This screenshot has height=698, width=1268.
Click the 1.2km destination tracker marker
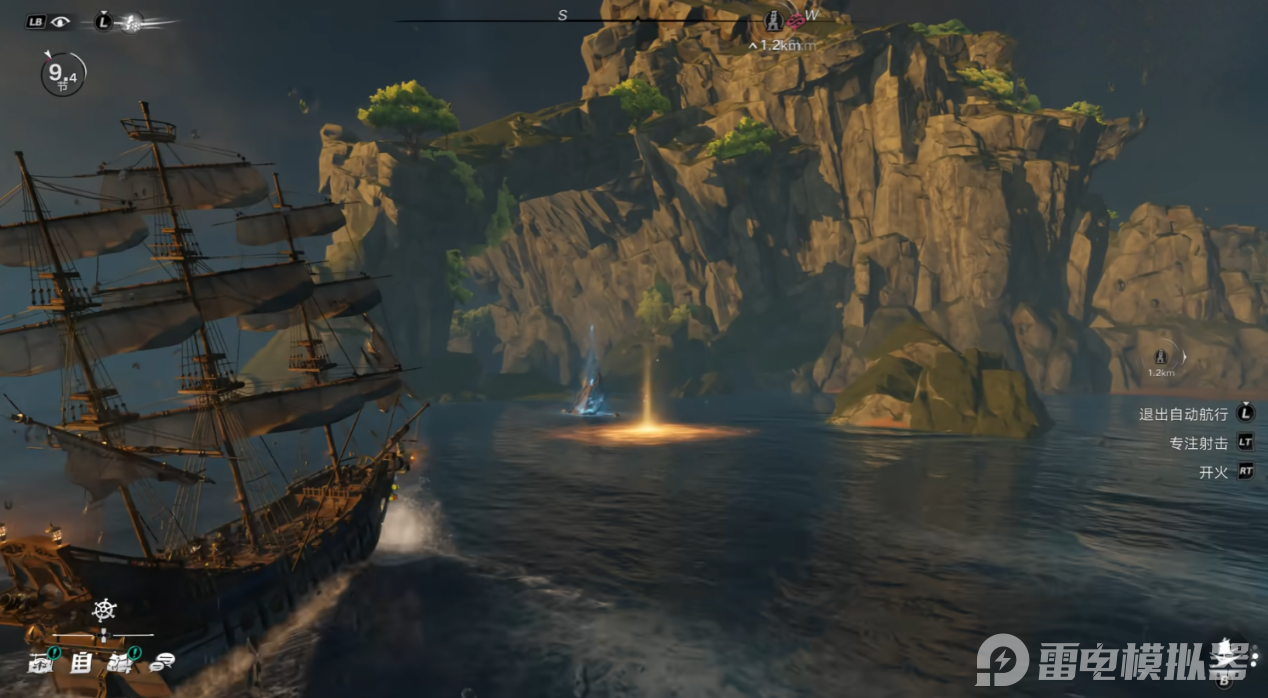[1161, 357]
